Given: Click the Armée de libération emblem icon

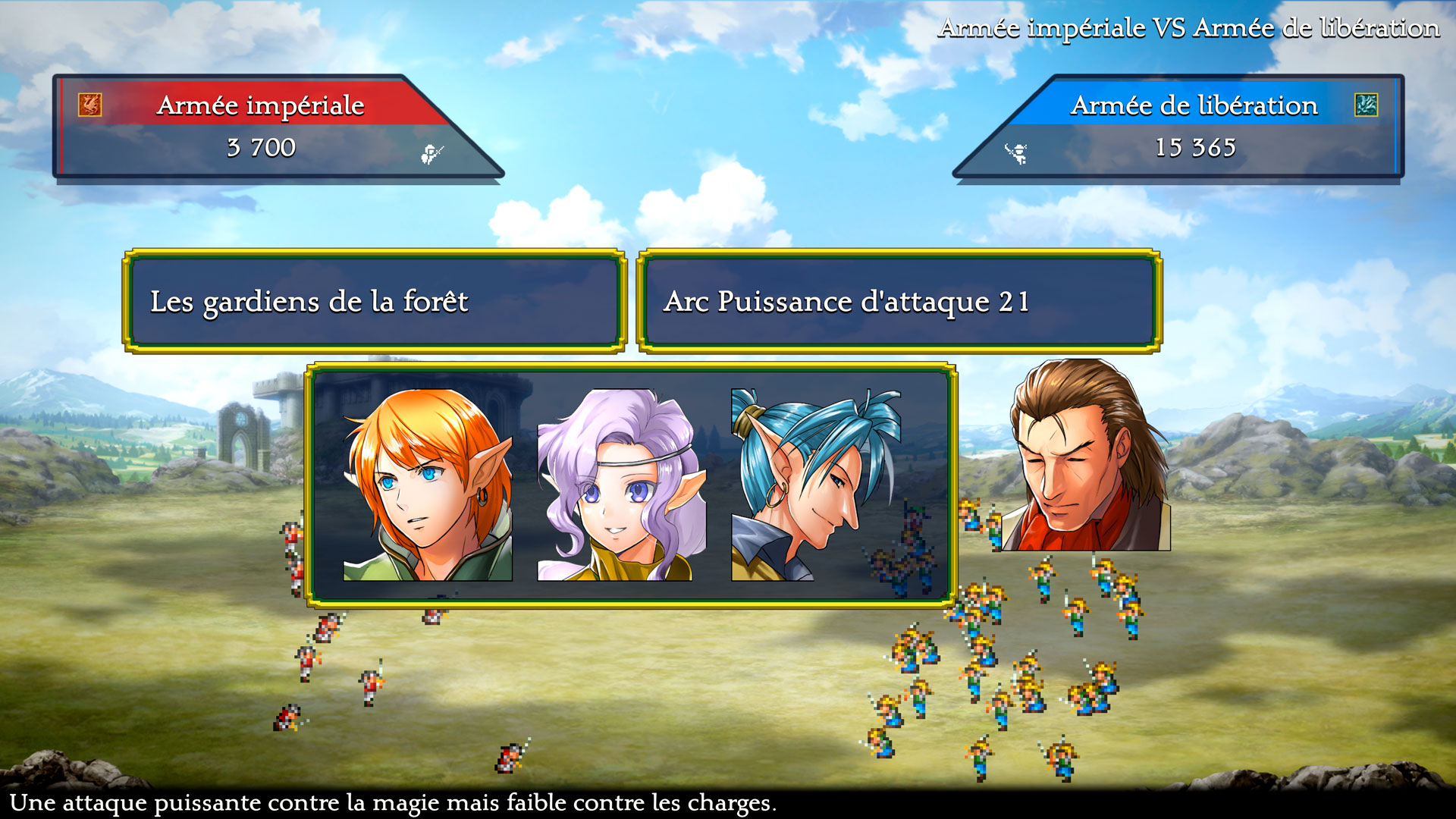Looking at the screenshot, I should (1366, 105).
